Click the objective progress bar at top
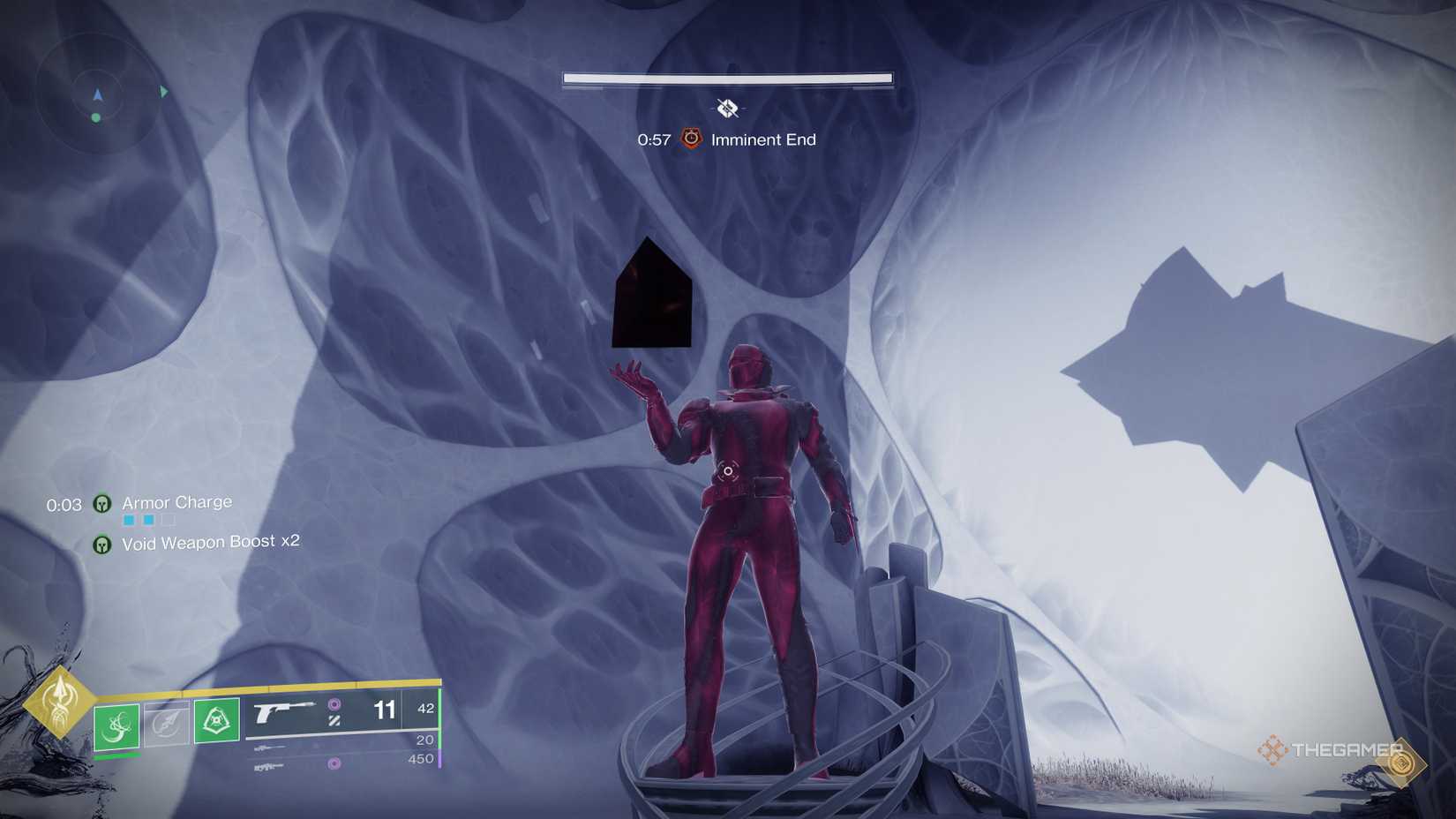The image size is (1456, 819). (x=726, y=79)
